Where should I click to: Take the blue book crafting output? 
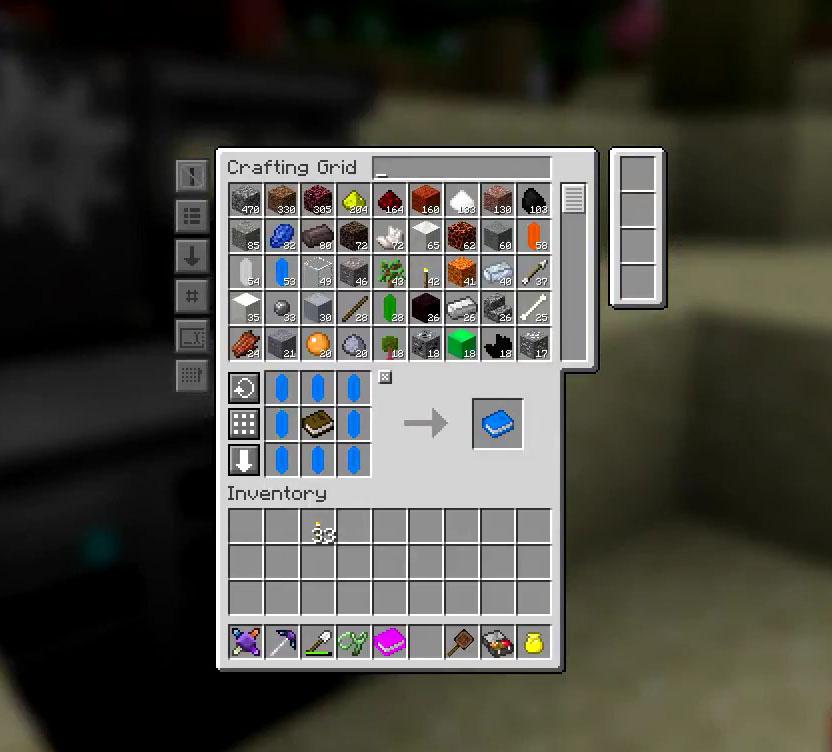pyautogui.click(x=498, y=424)
